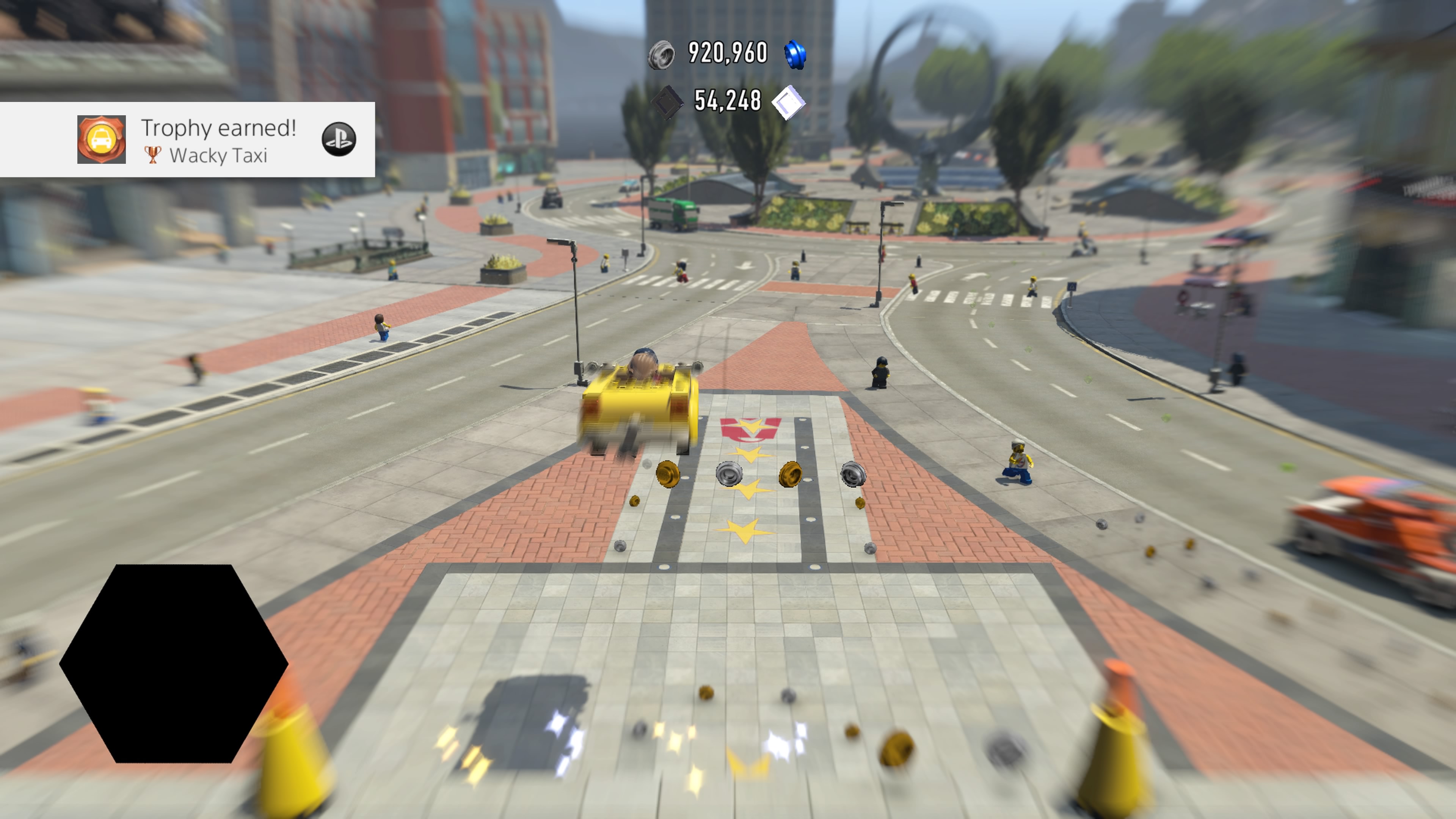Select the white super brick icon
Viewport: 1456px width, 819px height.
pyautogui.click(x=789, y=102)
